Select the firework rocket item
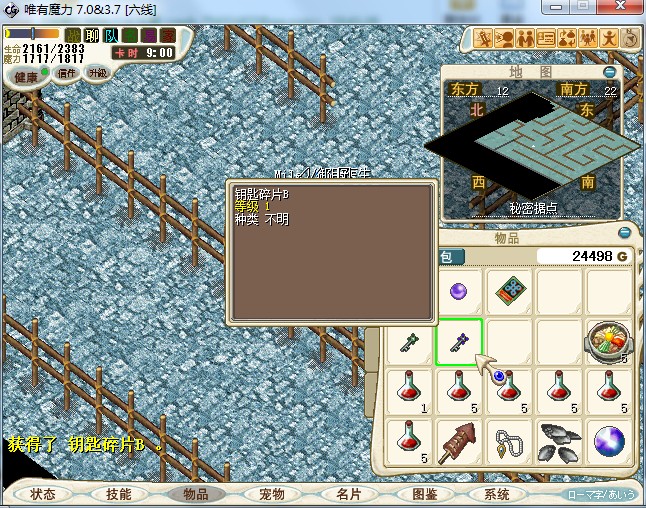This screenshot has width=646, height=508. coord(459,441)
